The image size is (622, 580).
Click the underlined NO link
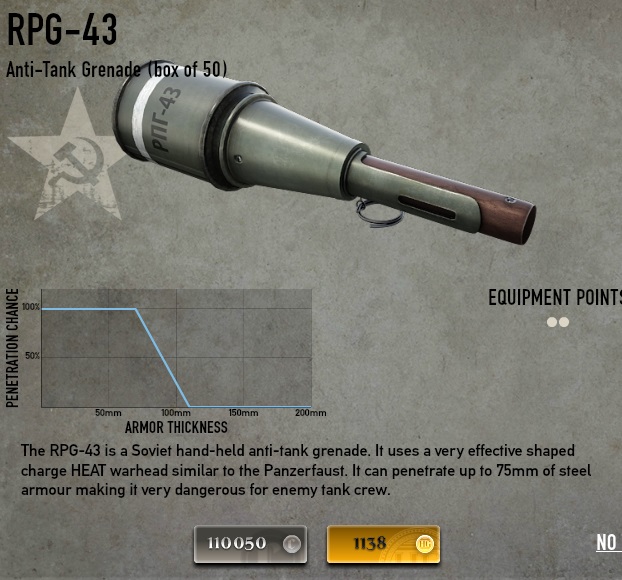click(607, 543)
